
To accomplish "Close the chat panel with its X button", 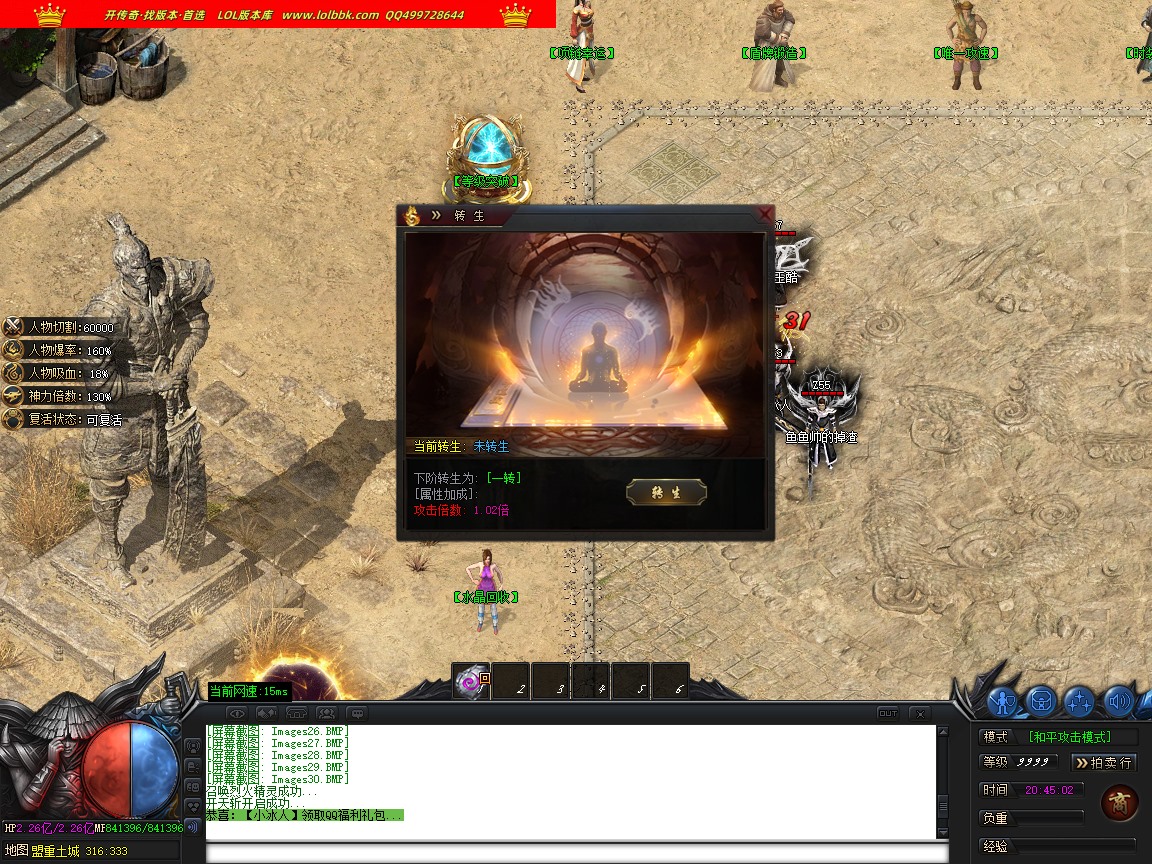I will (x=919, y=714).
